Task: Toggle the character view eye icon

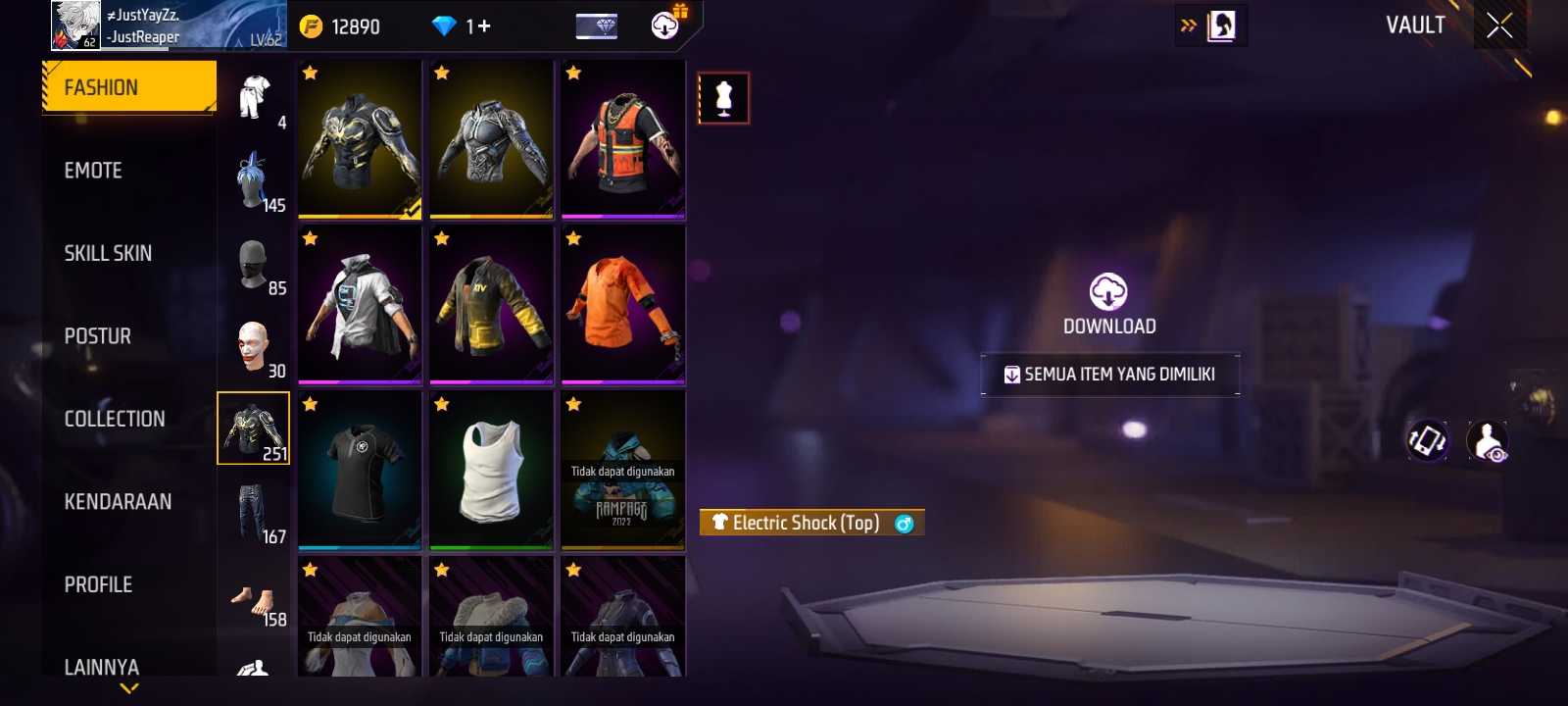Action: [x=1488, y=441]
